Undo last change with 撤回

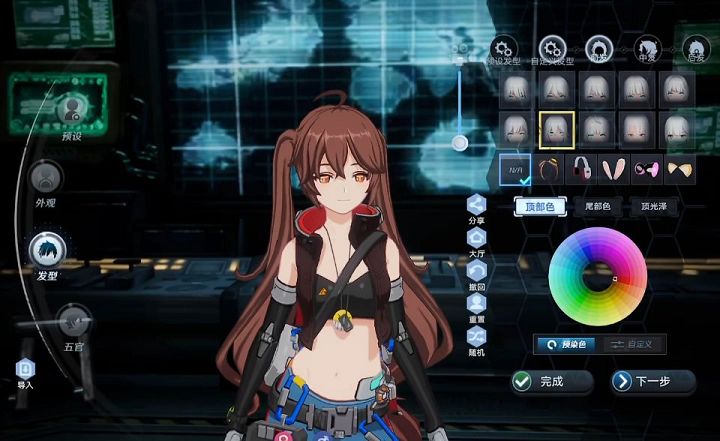[x=477, y=271]
